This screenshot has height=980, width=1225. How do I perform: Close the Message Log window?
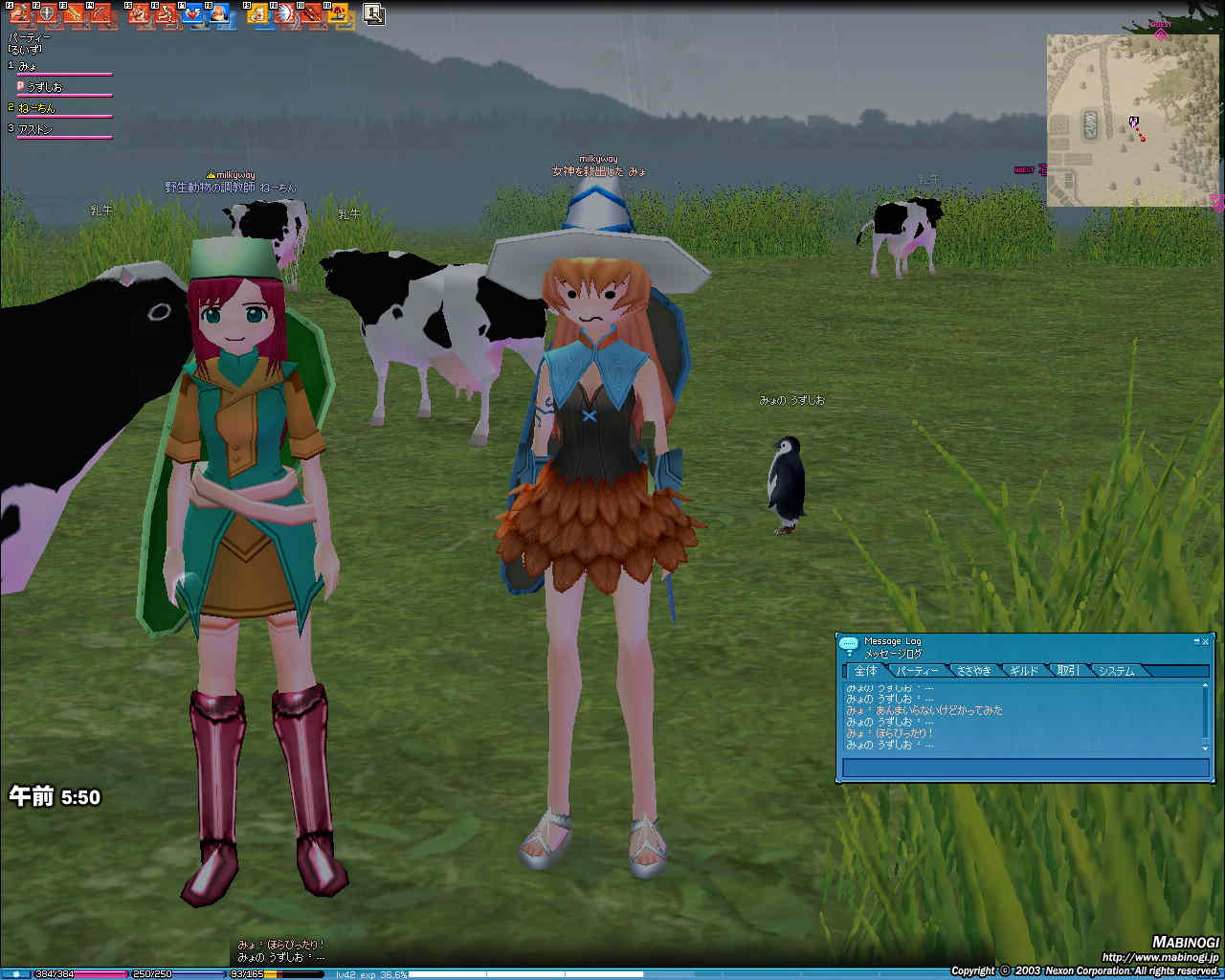pyautogui.click(x=1205, y=641)
